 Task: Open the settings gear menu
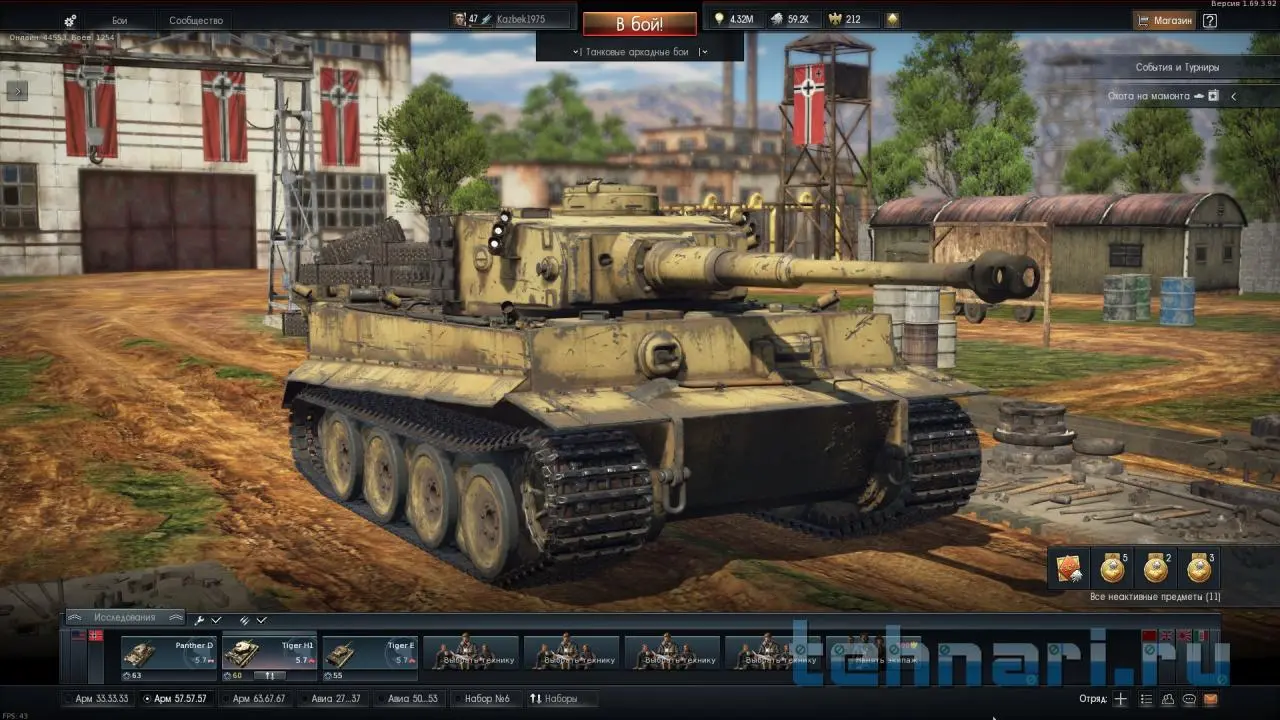click(x=70, y=21)
